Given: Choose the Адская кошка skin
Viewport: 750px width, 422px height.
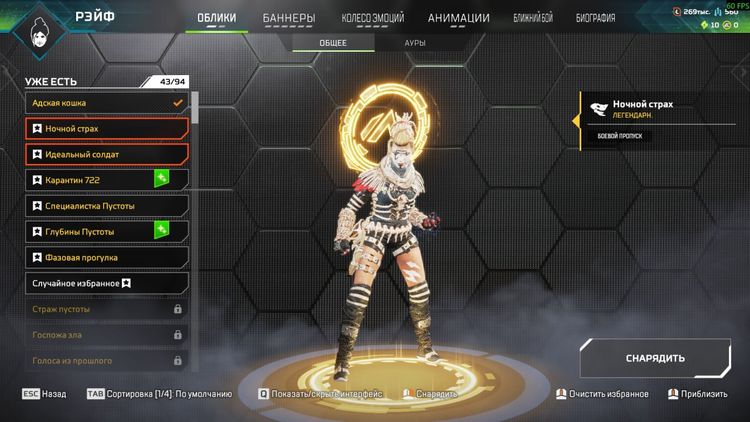Looking at the screenshot, I should click(x=106, y=102).
